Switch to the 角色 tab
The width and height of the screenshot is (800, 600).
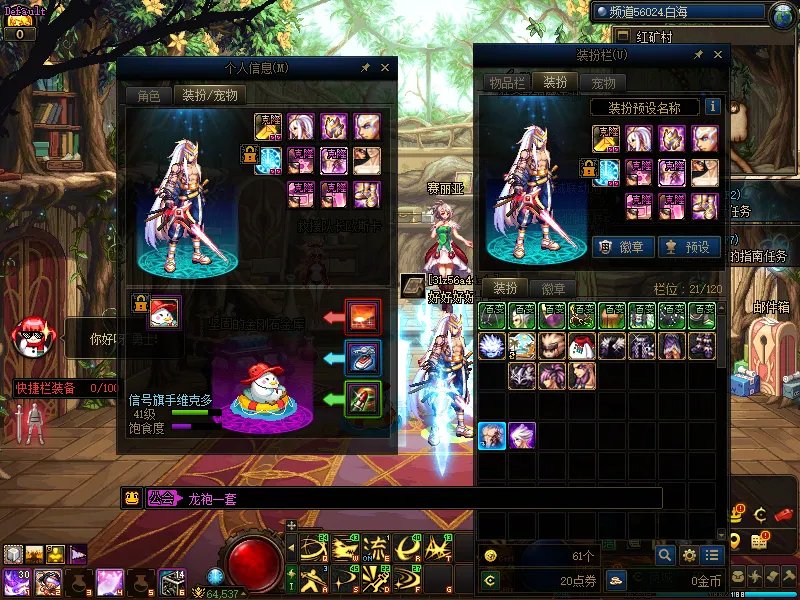(x=148, y=96)
